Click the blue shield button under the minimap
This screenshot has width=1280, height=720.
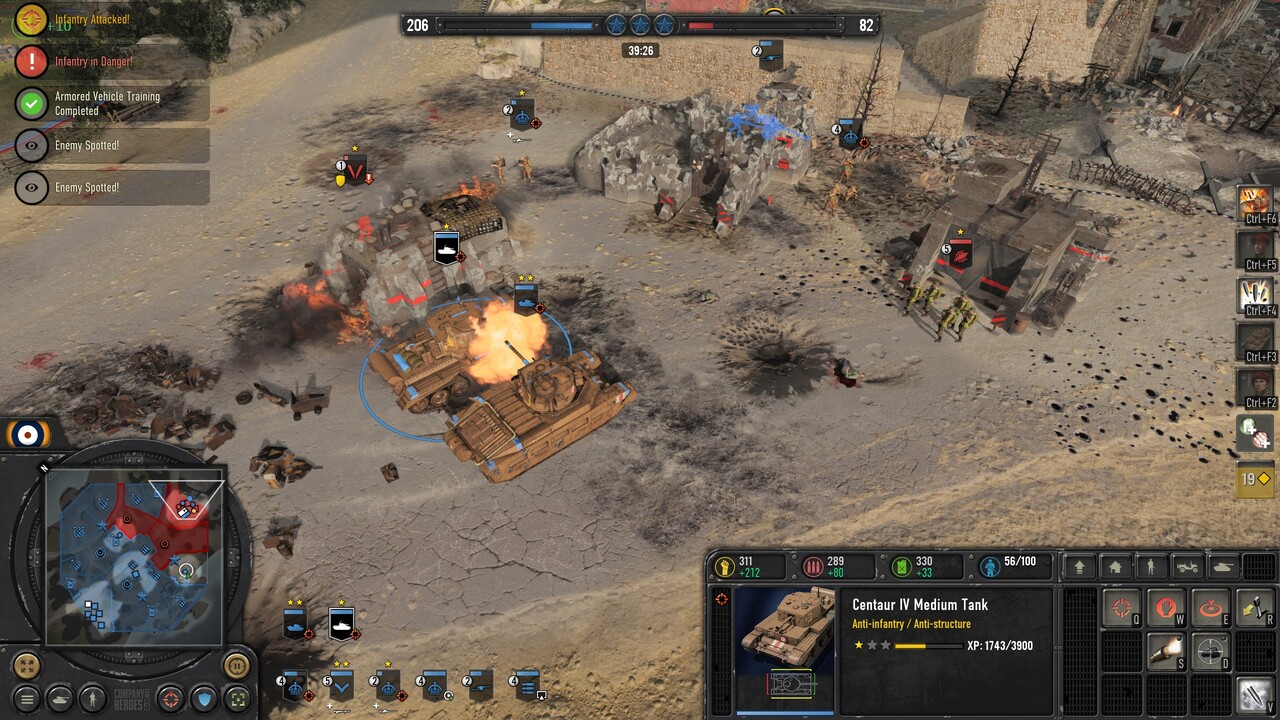click(x=204, y=698)
